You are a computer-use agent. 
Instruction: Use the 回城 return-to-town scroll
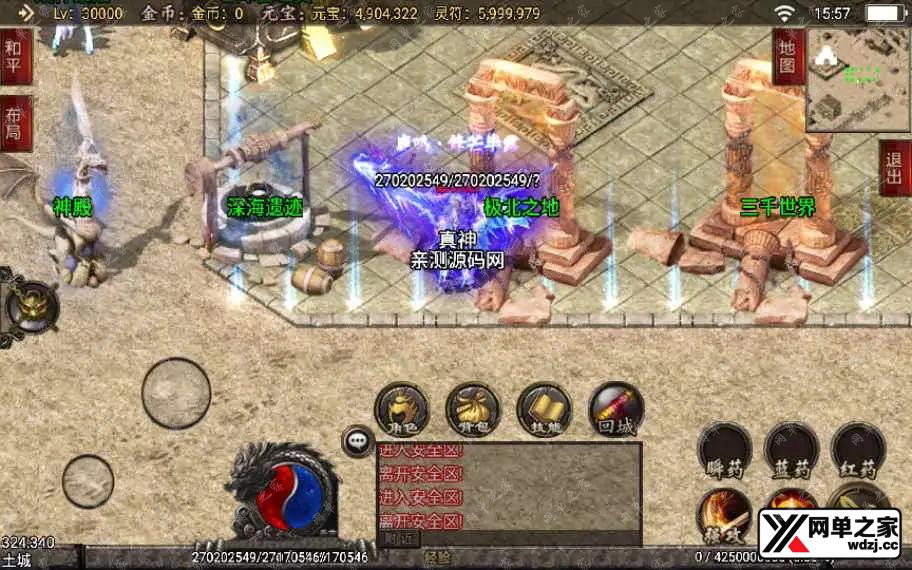click(616, 411)
